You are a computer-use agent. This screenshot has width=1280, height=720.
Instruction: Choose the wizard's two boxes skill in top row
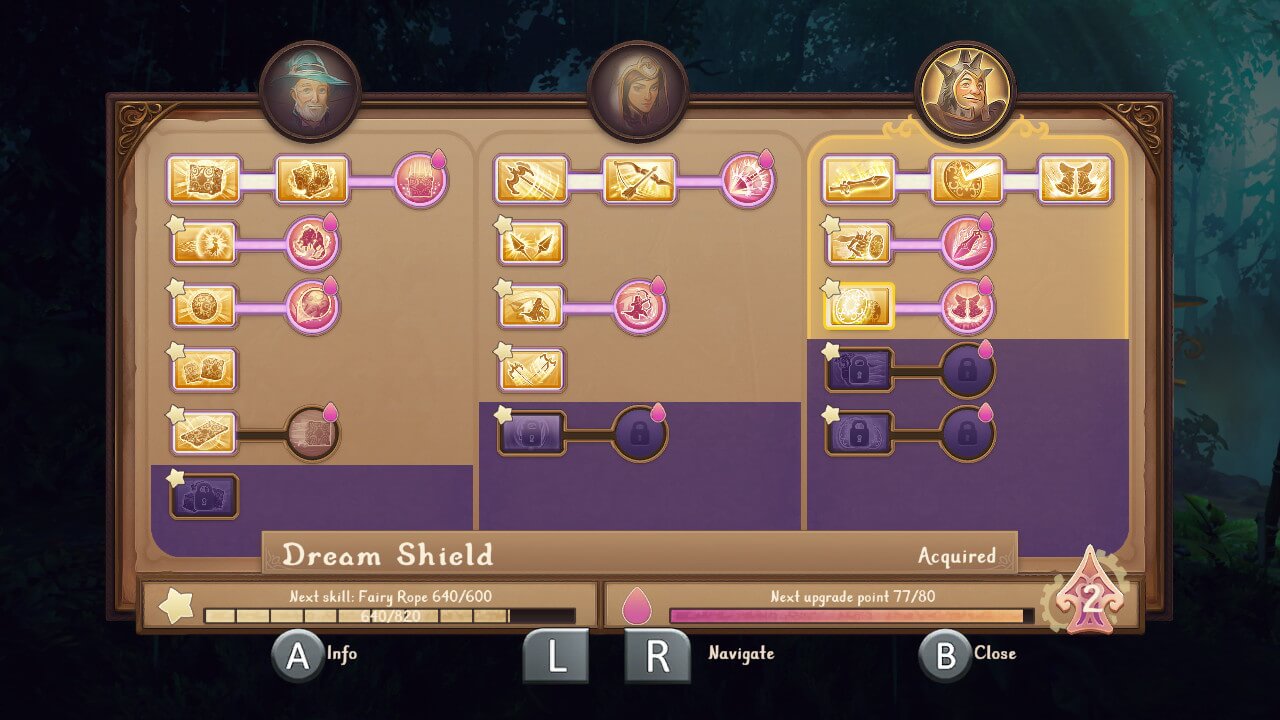pos(311,180)
